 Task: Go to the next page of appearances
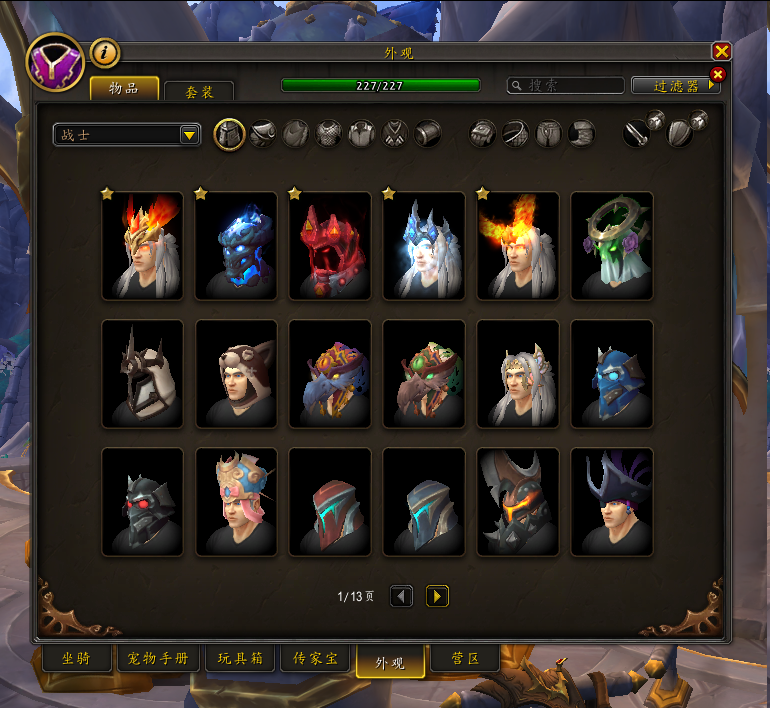(x=437, y=597)
